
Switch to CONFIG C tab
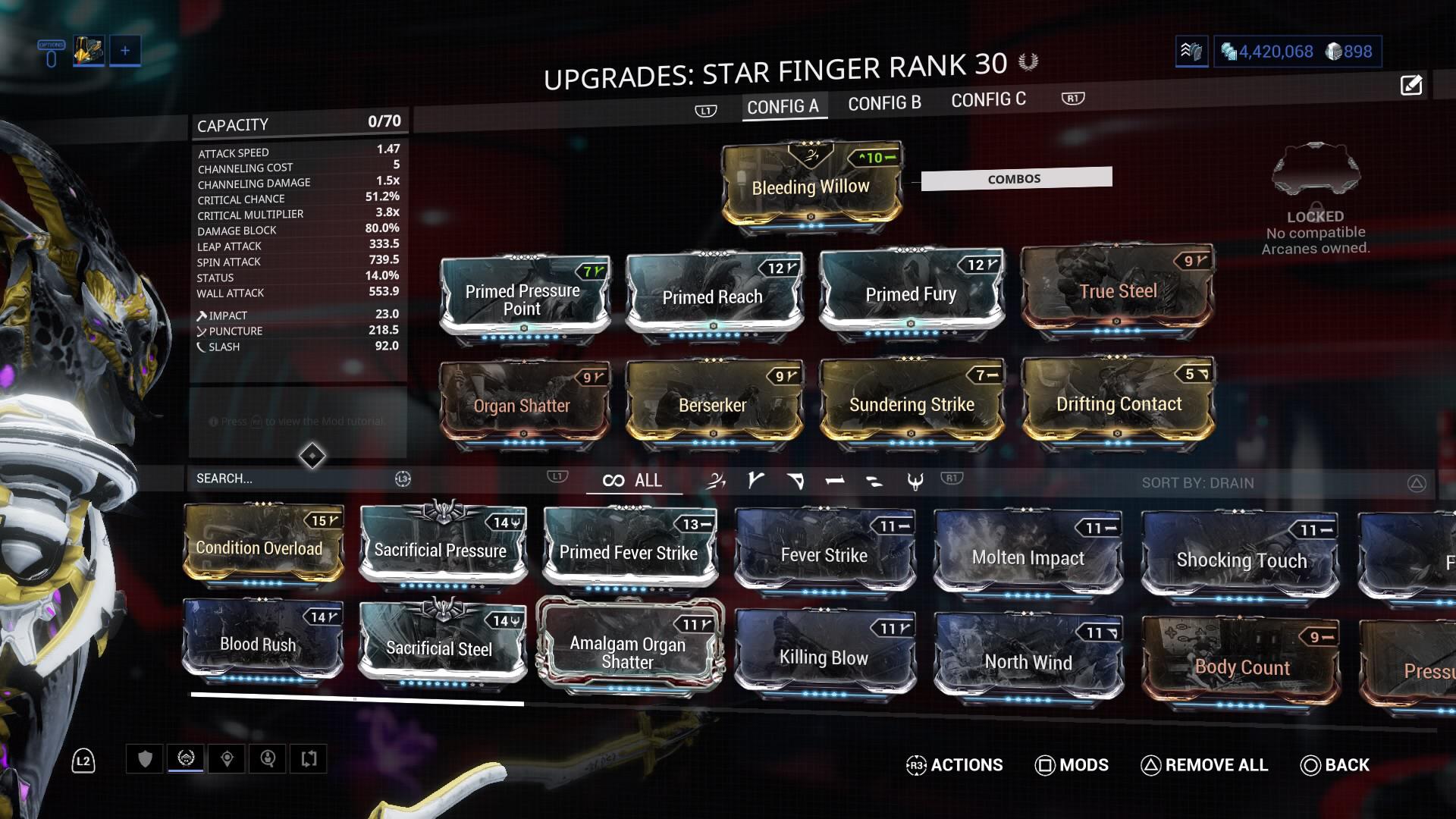pos(988,99)
